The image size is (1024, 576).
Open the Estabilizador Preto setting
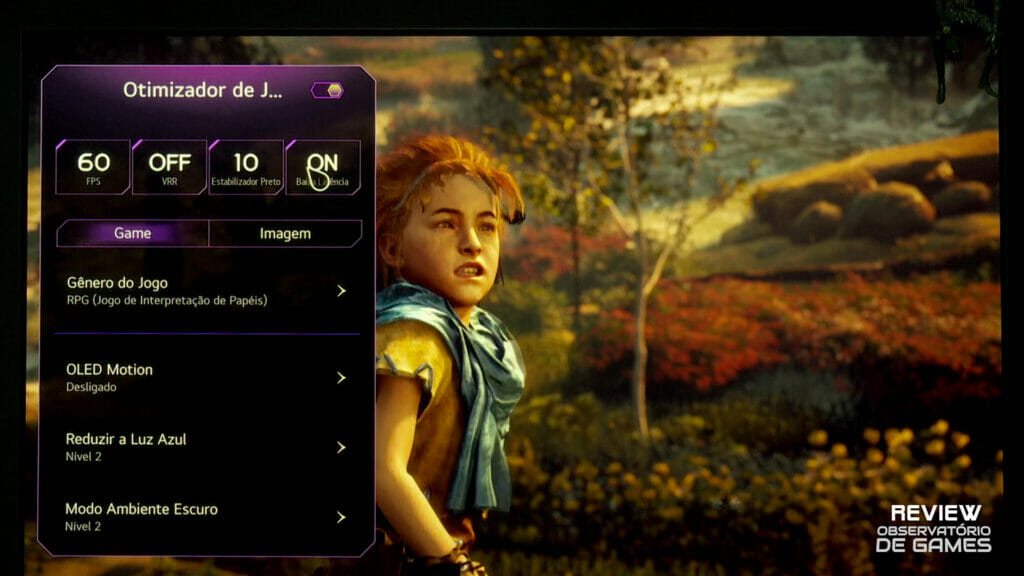[246, 167]
